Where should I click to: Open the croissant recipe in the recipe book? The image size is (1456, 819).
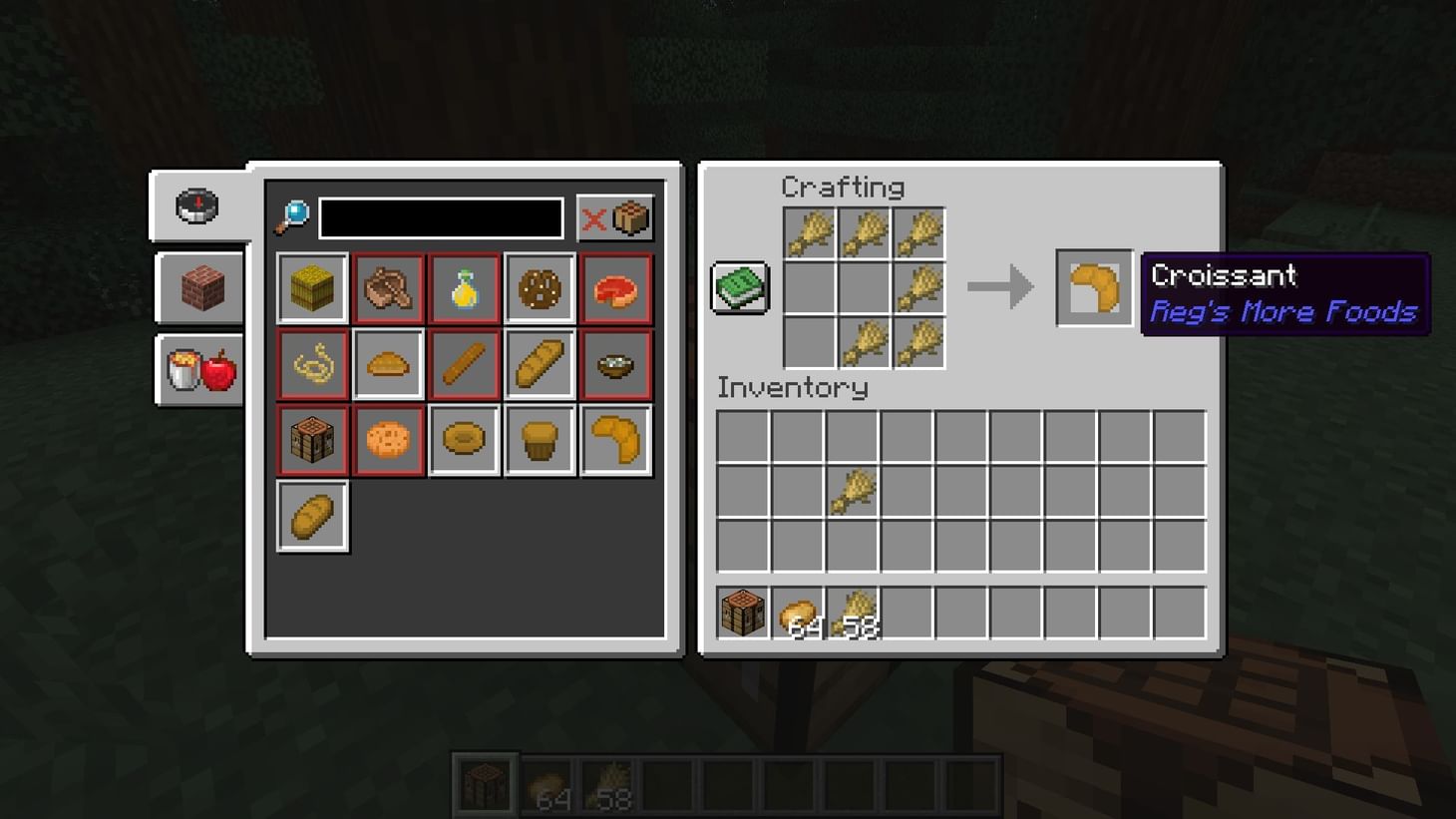[x=615, y=440]
